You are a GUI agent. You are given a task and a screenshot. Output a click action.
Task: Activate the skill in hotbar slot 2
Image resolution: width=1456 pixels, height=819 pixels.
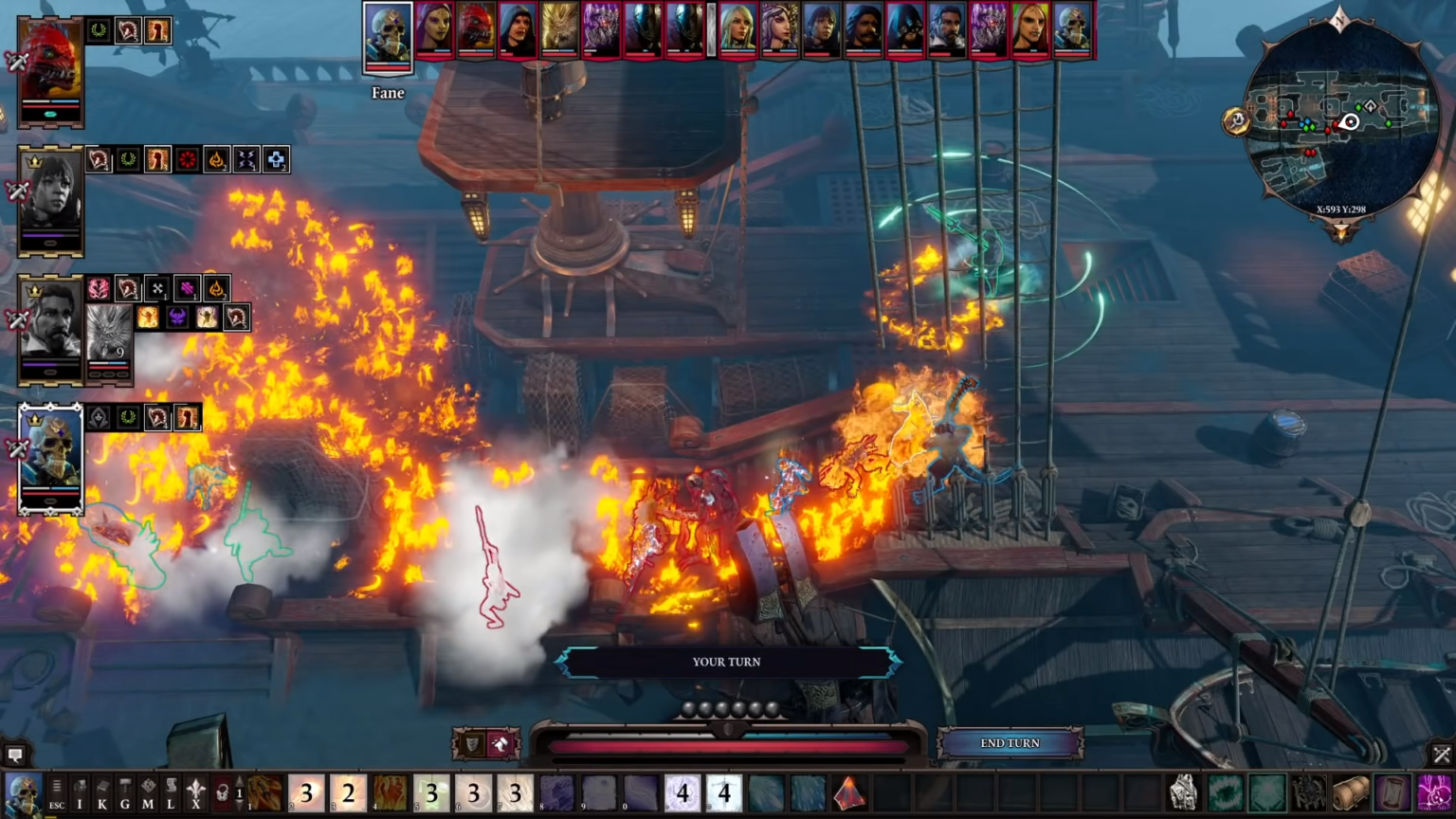[306, 794]
